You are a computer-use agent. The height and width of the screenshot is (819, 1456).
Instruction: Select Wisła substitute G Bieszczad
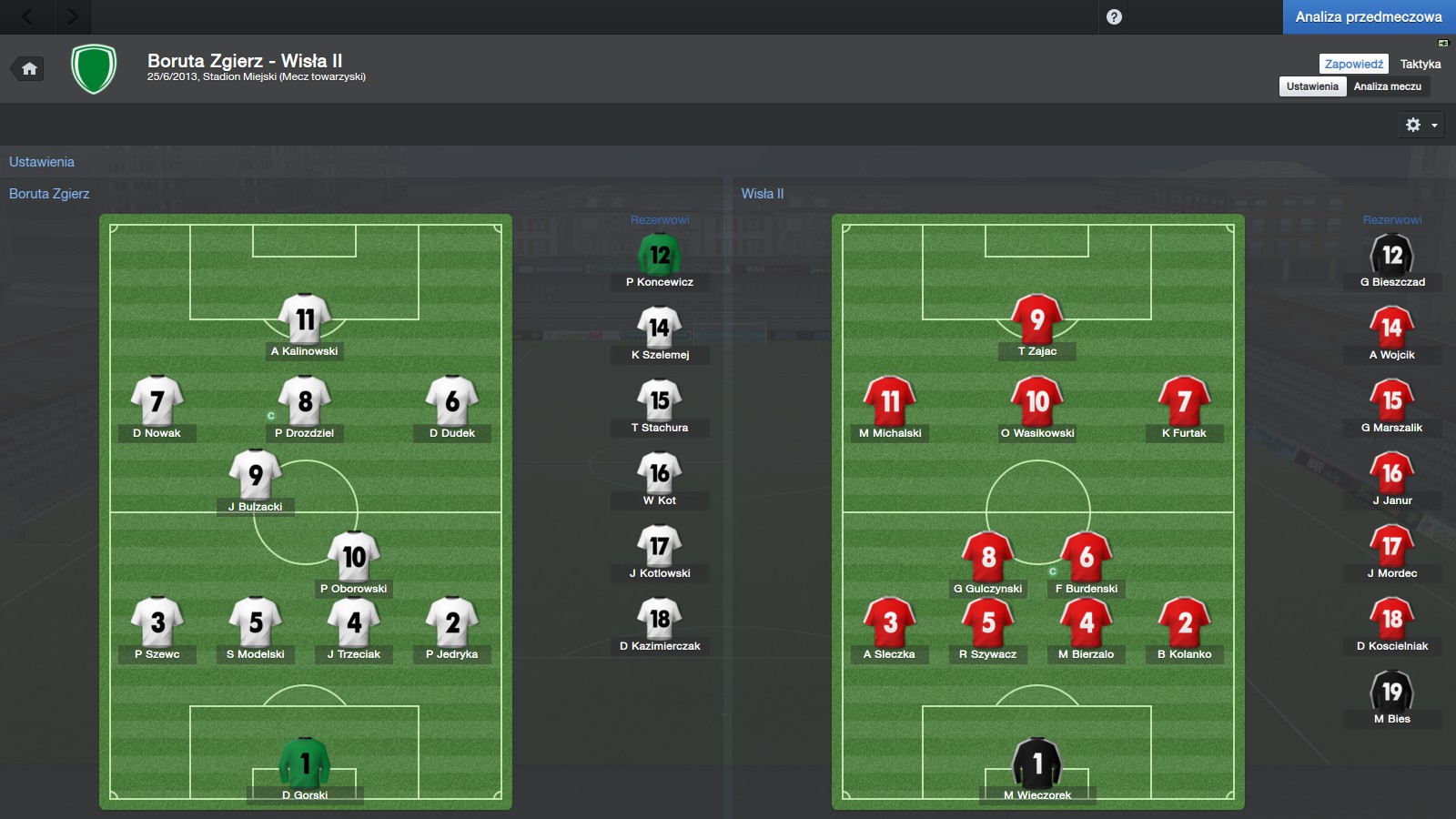(1392, 257)
